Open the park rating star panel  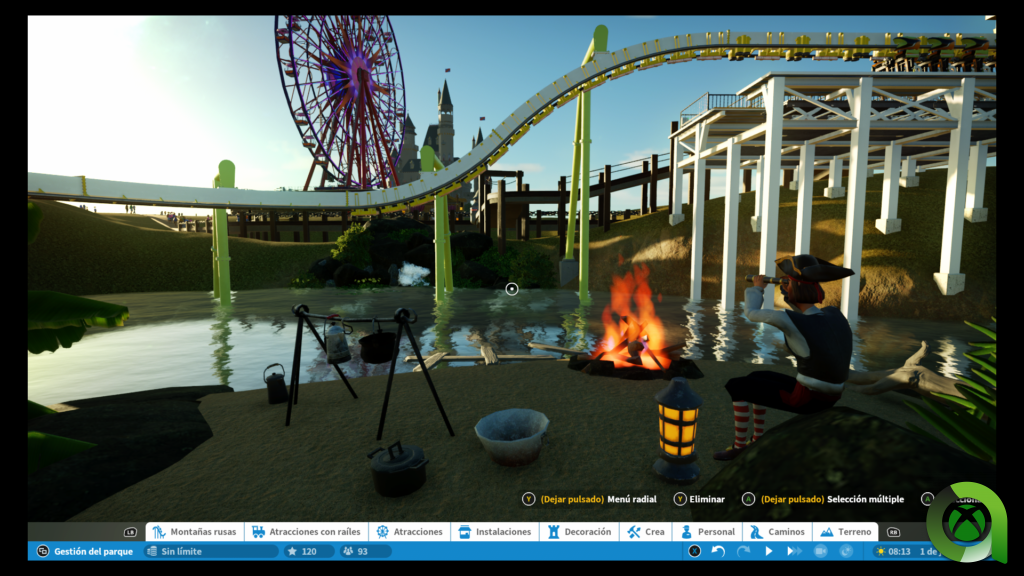[x=302, y=551]
